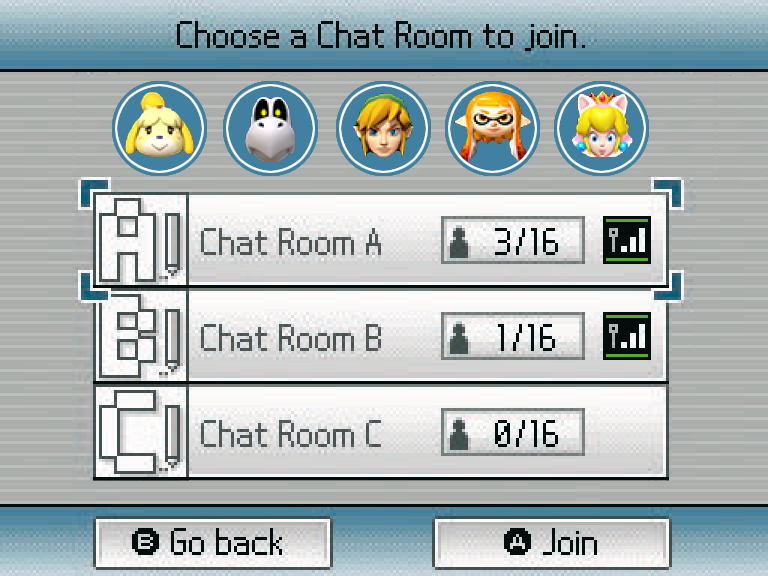Screen dimensions: 768x576
Task: Click the Go back button
Action: pyautogui.click(x=212, y=543)
